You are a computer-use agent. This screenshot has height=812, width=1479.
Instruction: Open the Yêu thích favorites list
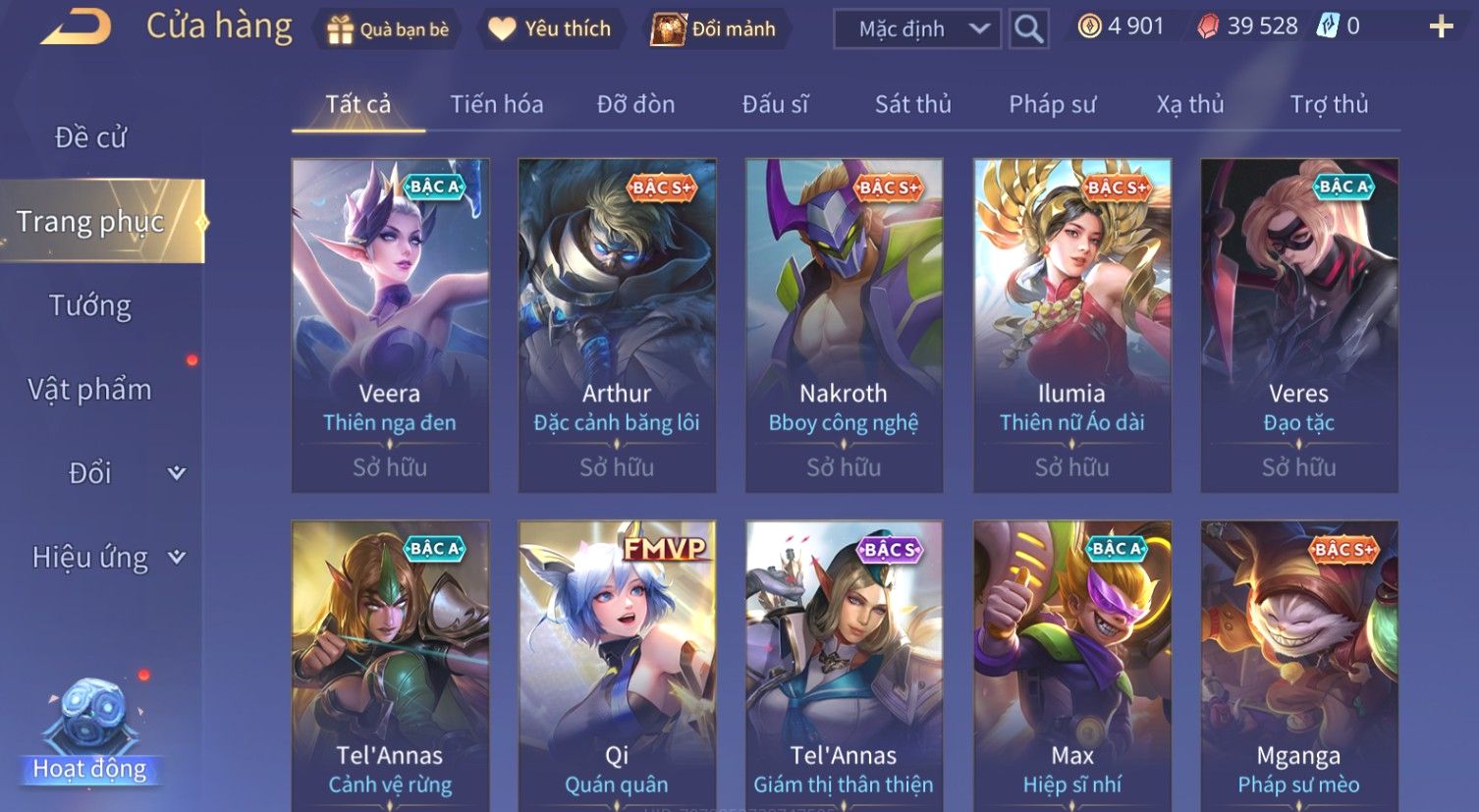pyautogui.click(x=551, y=29)
